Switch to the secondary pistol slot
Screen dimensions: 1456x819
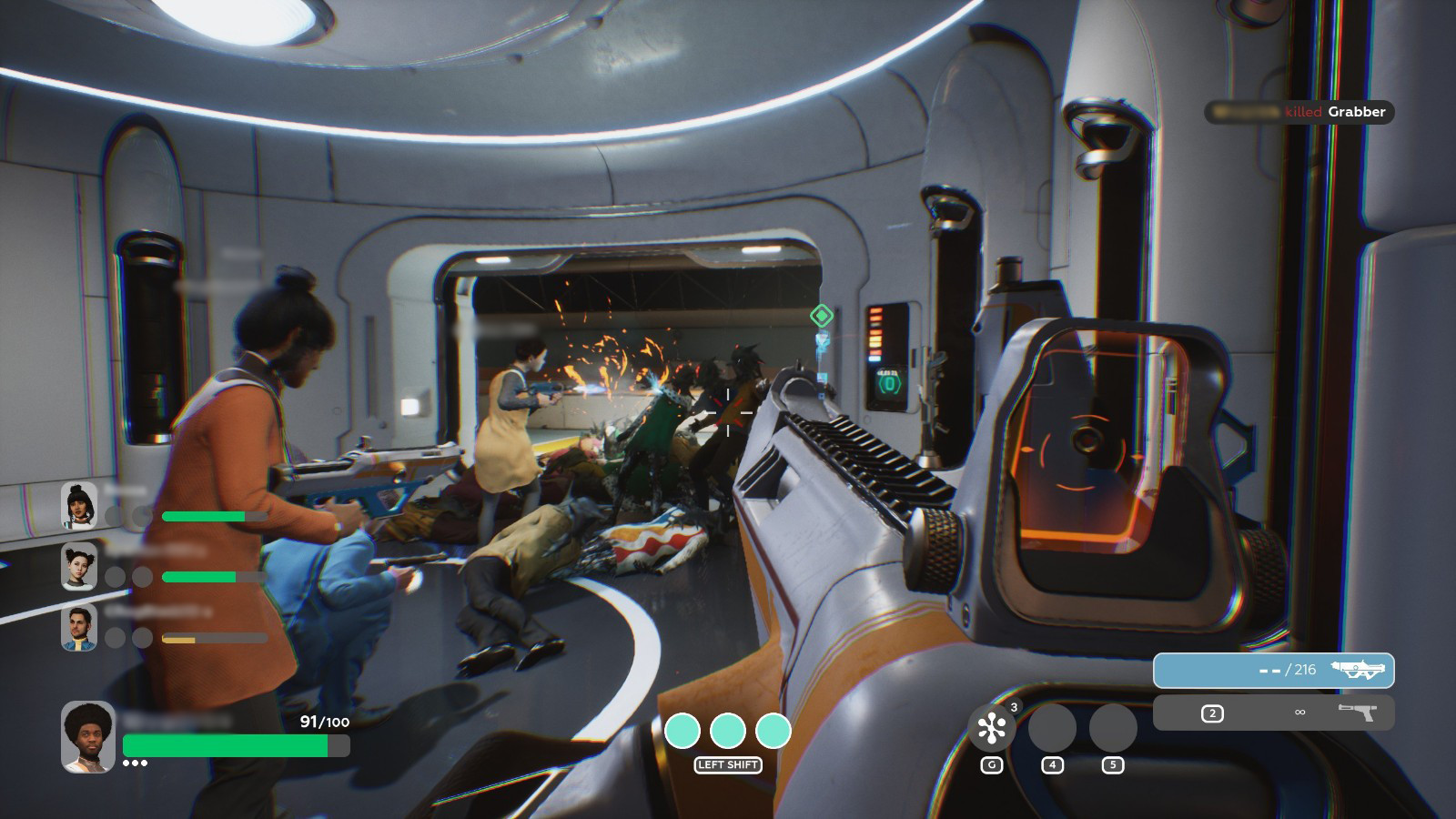tap(1273, 713)
